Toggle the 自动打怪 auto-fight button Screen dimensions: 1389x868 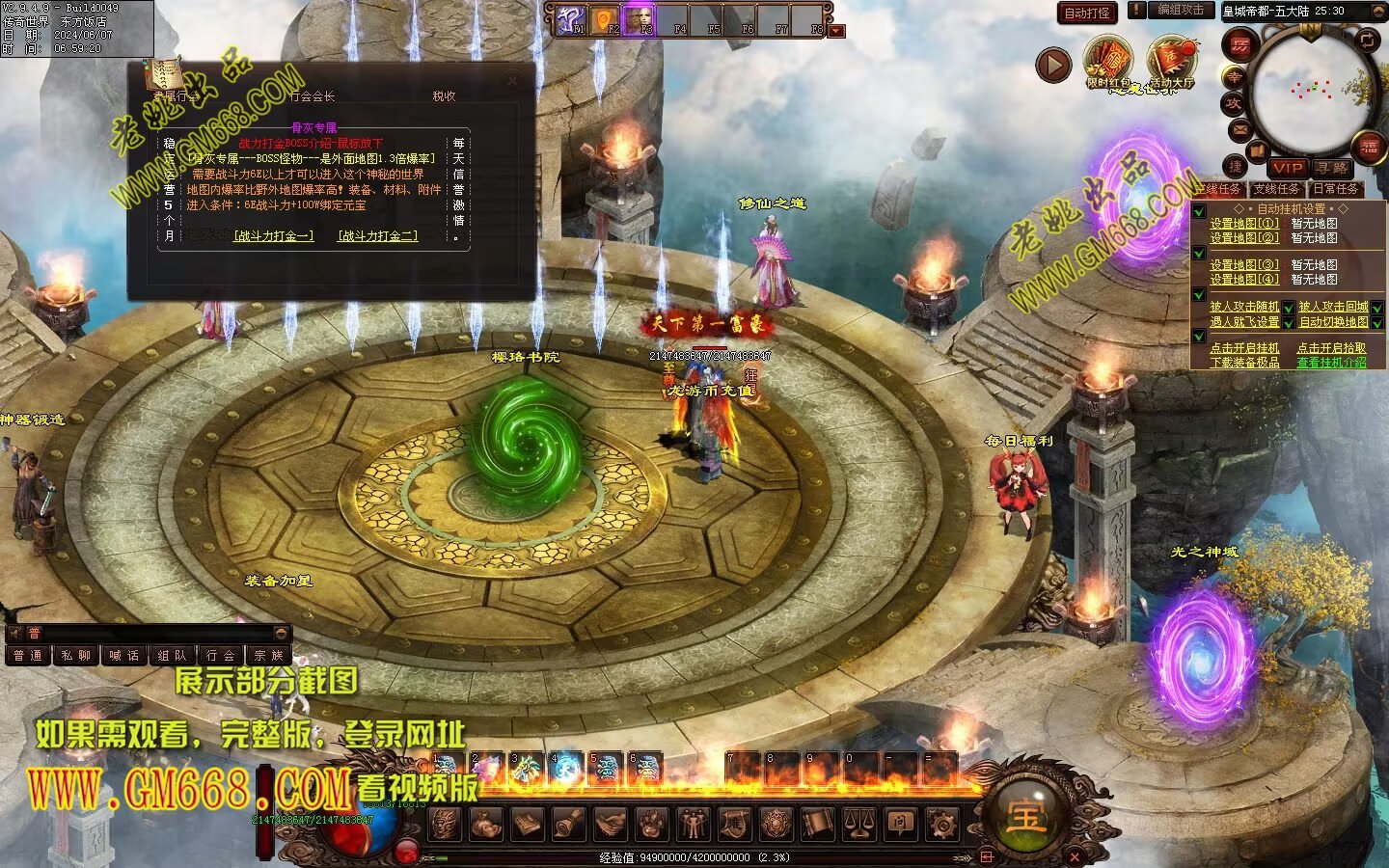point(1087,13)
